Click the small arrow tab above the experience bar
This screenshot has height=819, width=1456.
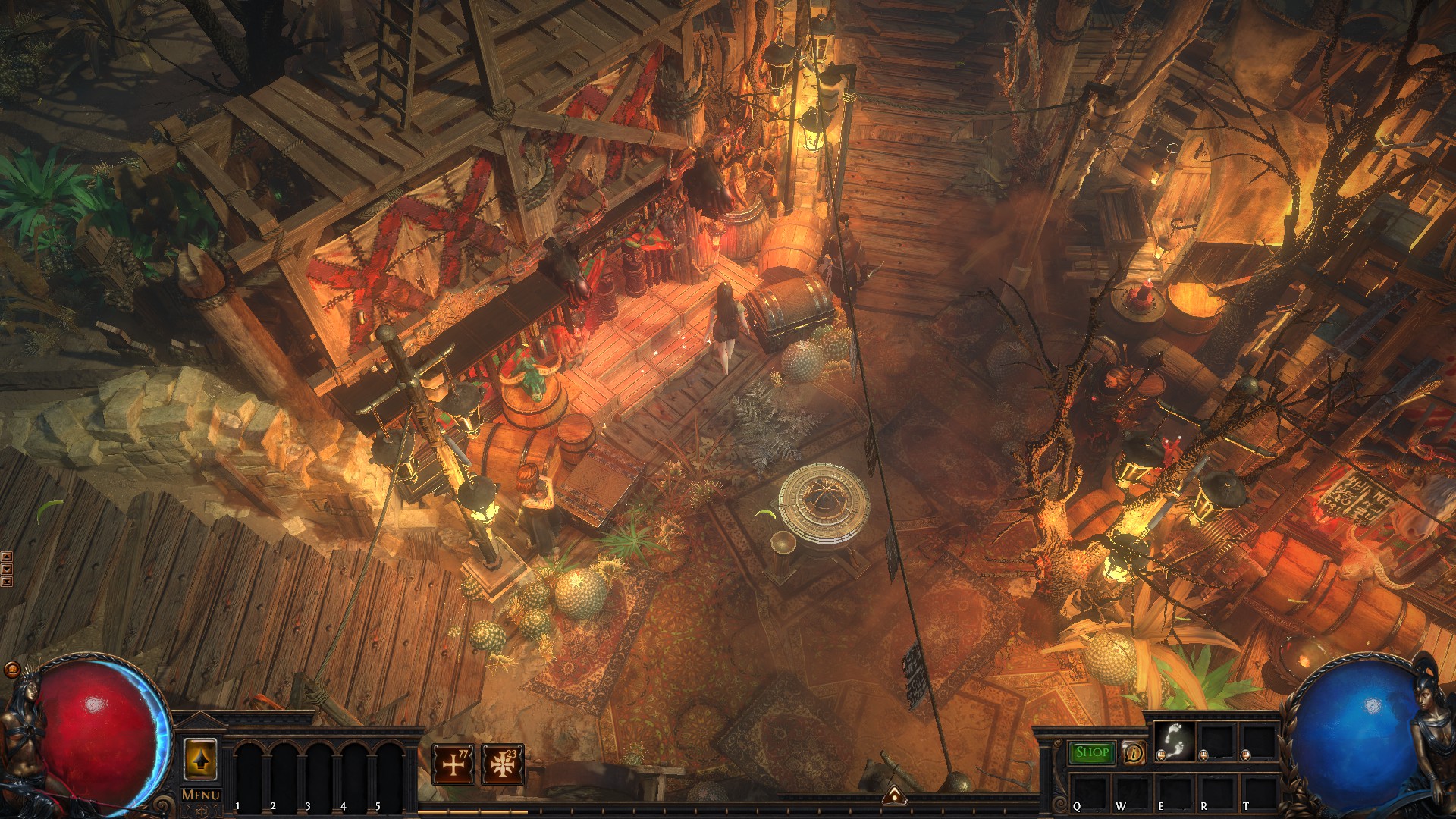click(x=895, y=795)
